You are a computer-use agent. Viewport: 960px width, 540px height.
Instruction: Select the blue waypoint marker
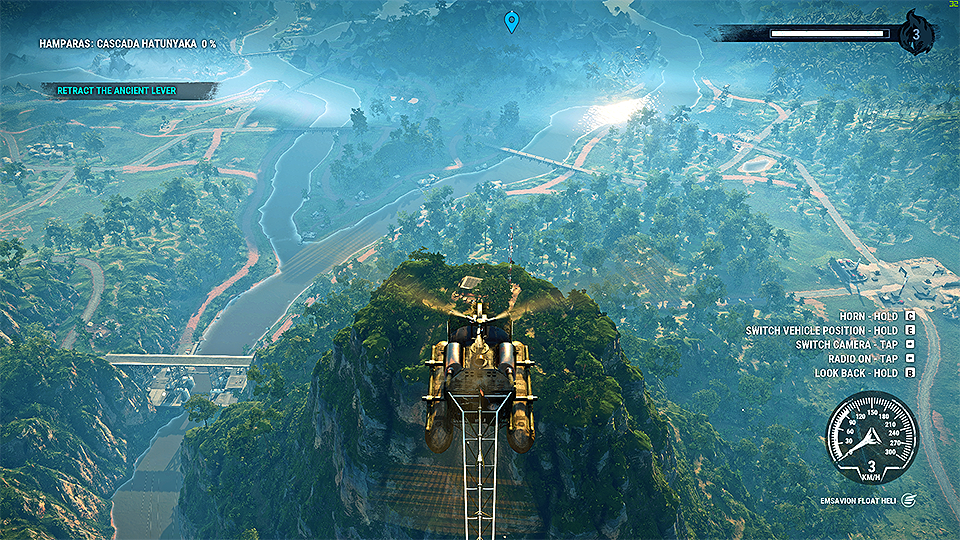pos(512,21)
